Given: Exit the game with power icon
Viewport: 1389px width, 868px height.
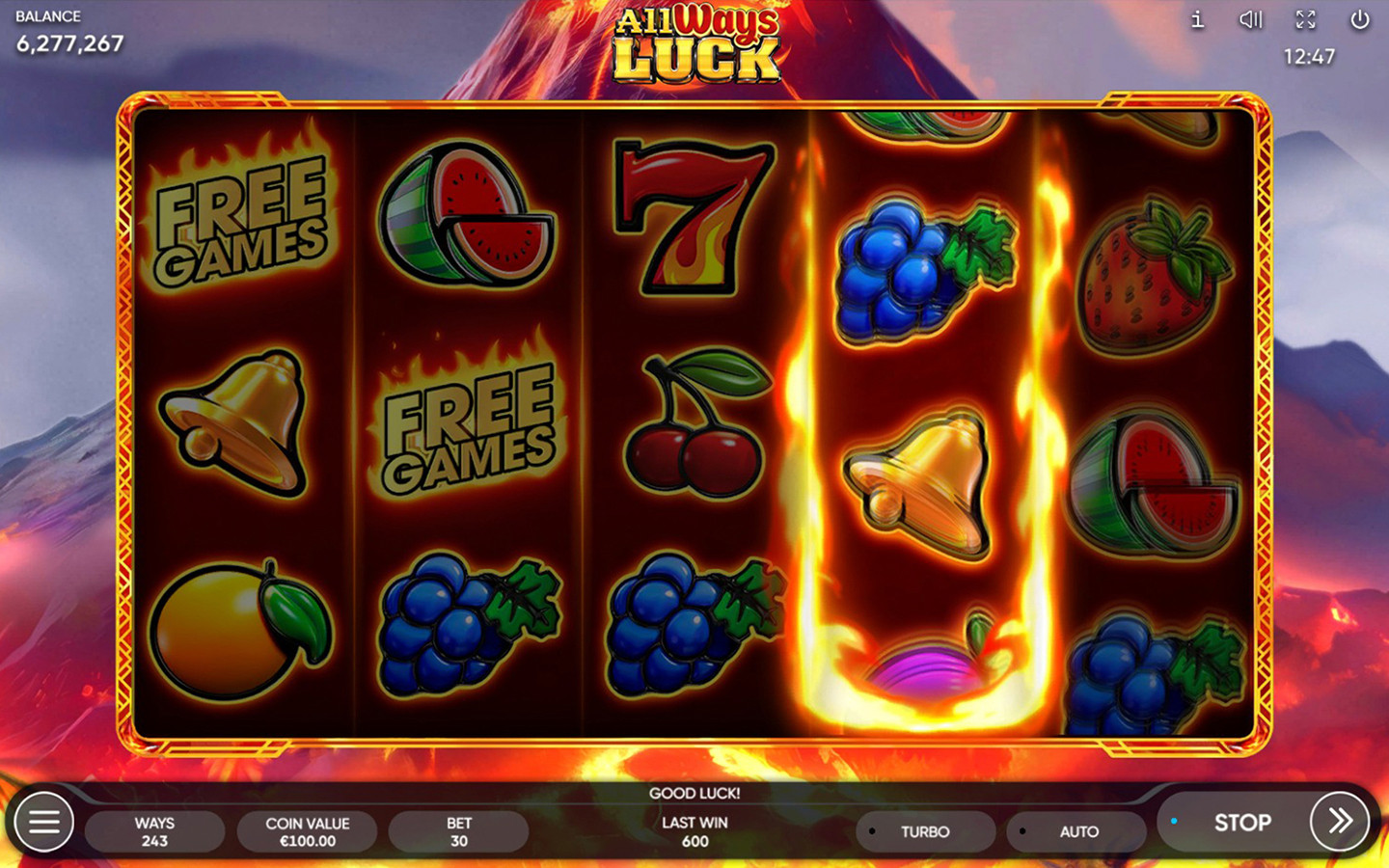Looking at the screenshot, I should pos(1360,20).
